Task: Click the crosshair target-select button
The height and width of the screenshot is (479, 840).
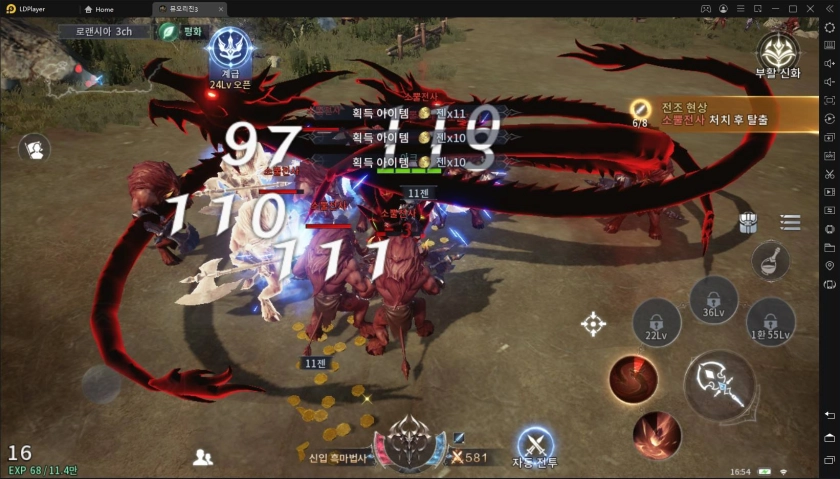Action: point(593,323)
